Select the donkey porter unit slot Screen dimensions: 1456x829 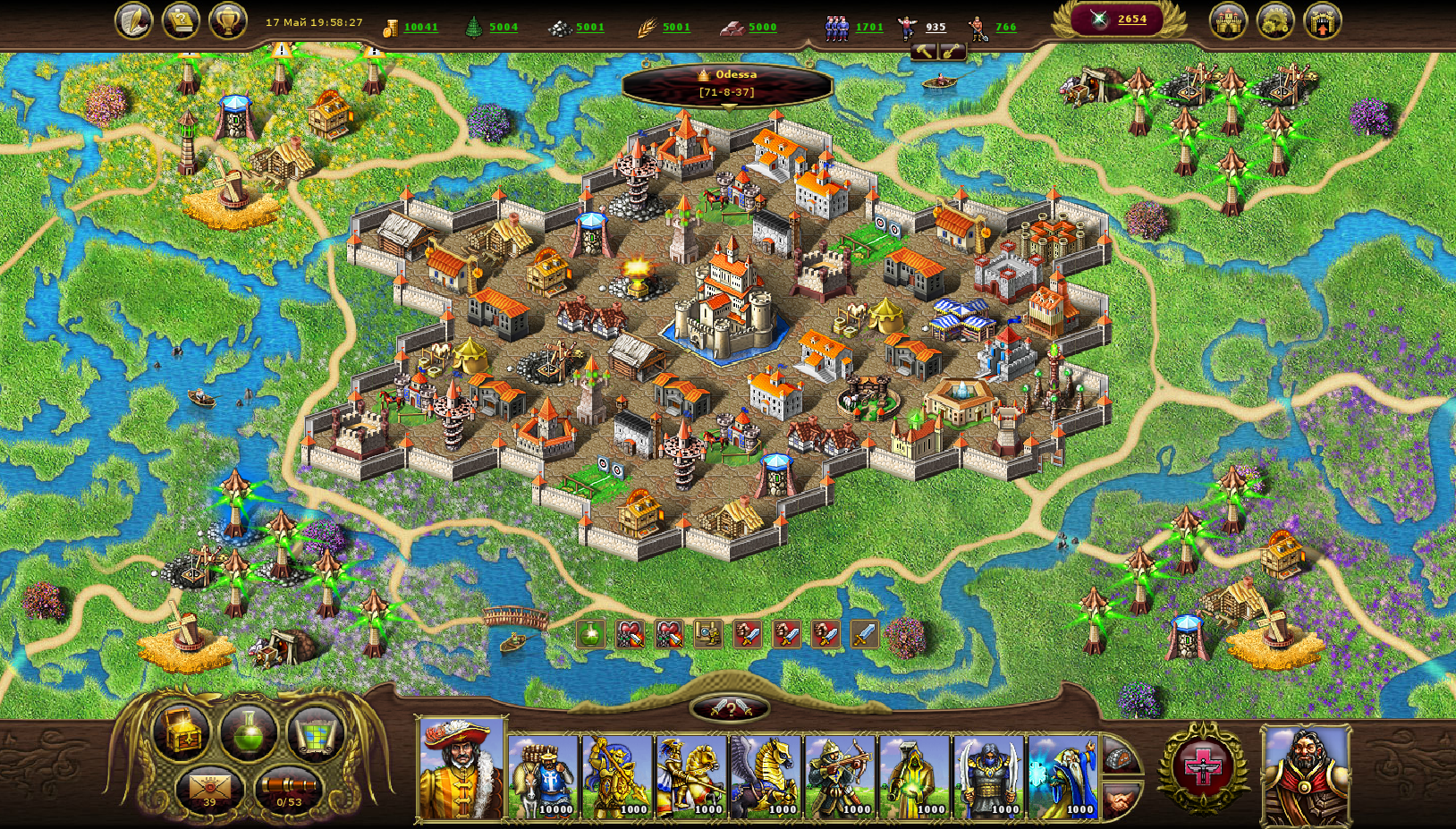[544, 776]
